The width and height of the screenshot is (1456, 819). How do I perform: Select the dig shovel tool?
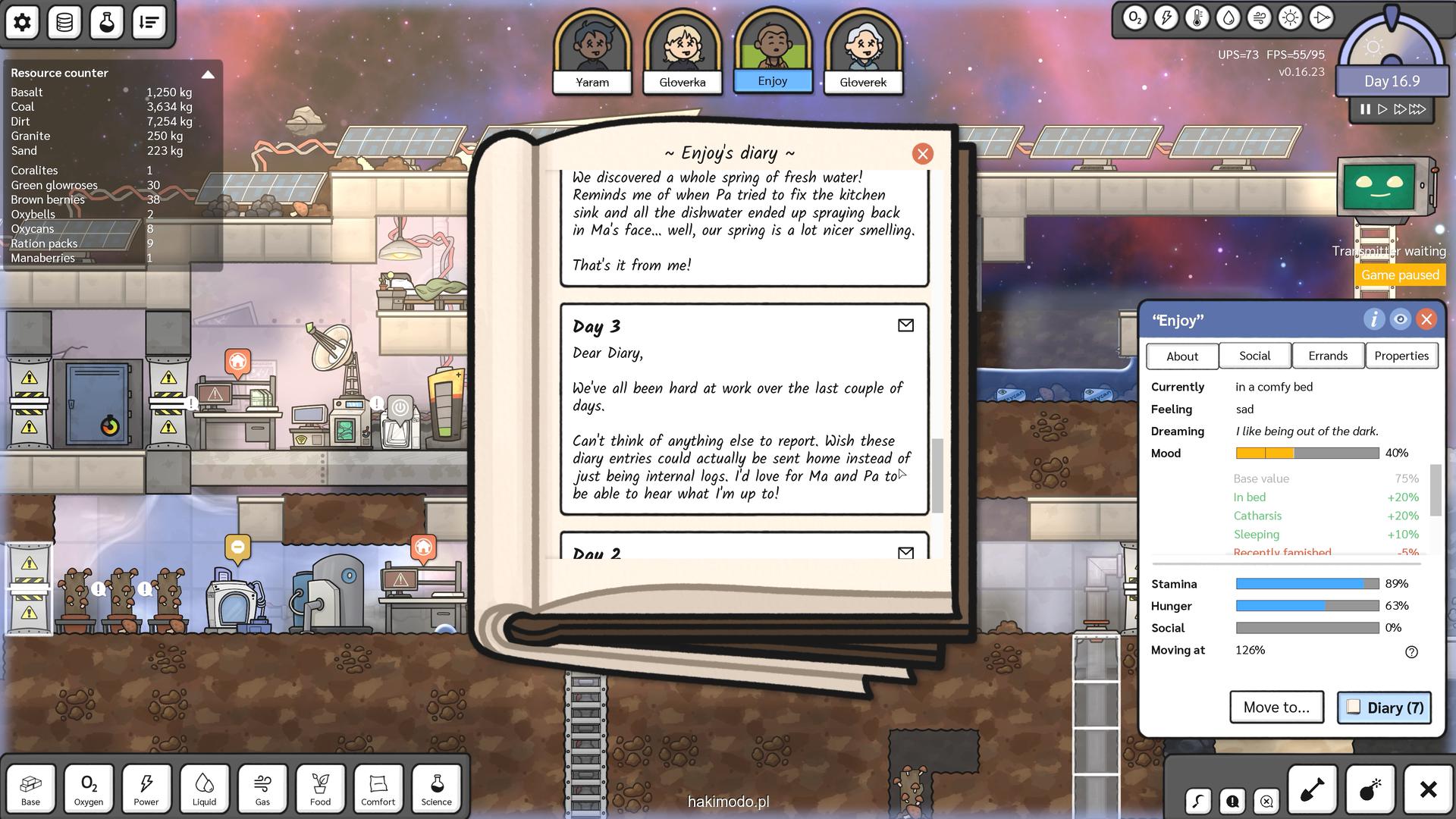(x=1312, y=789)
